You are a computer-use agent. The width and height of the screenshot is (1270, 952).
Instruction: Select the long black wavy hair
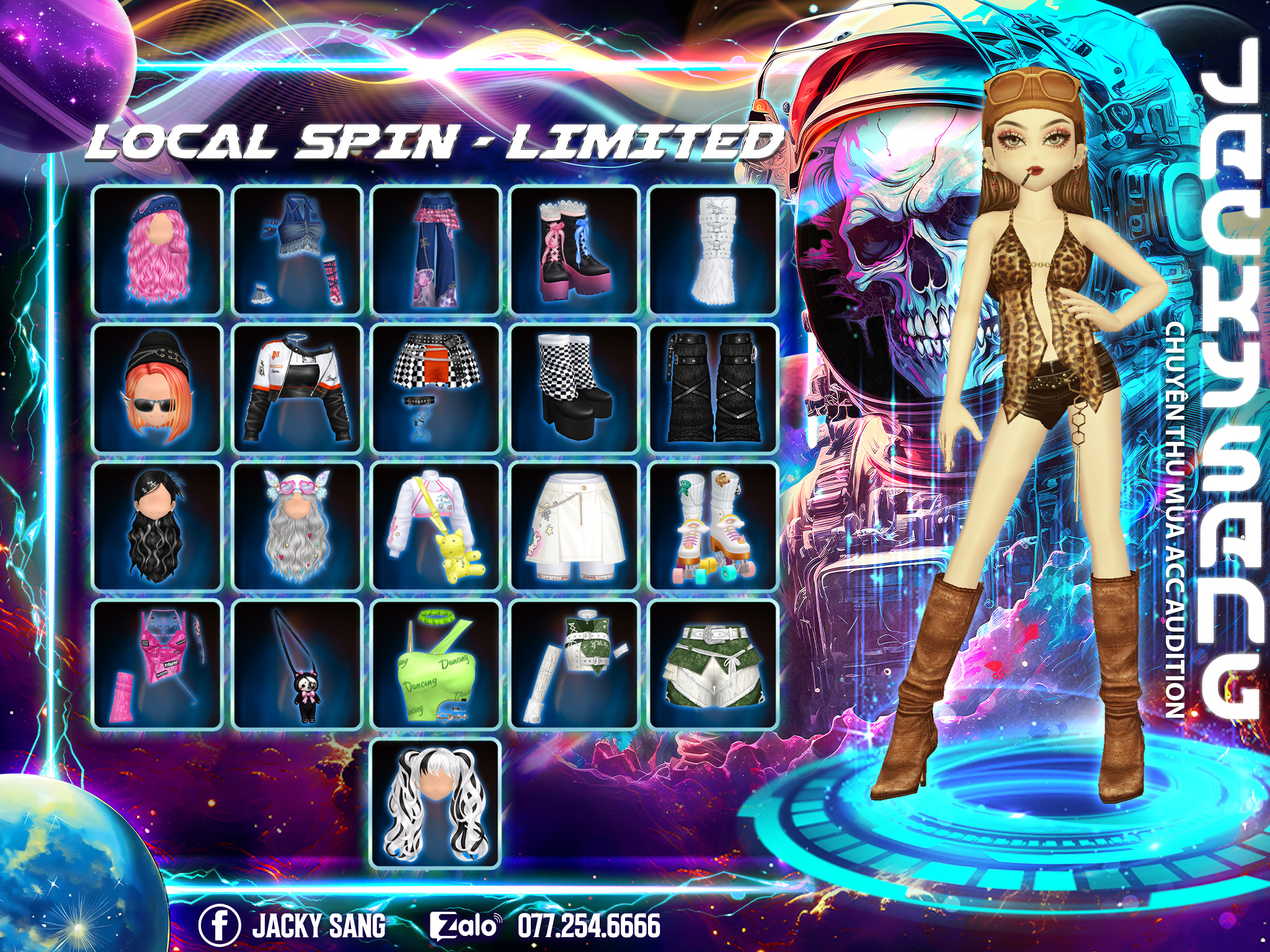tap(158, 526)
